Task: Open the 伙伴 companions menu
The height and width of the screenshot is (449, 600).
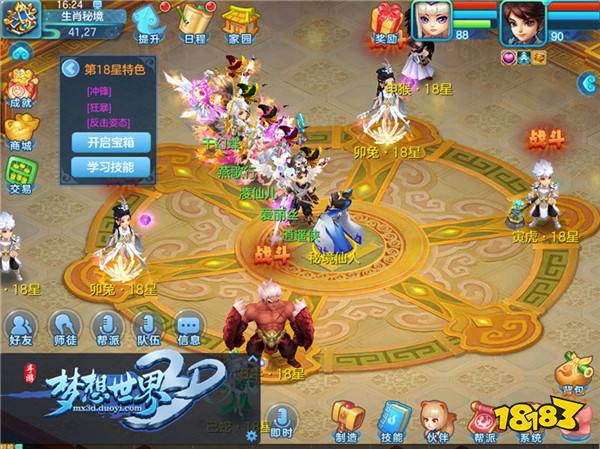Action: coord(435,420)
